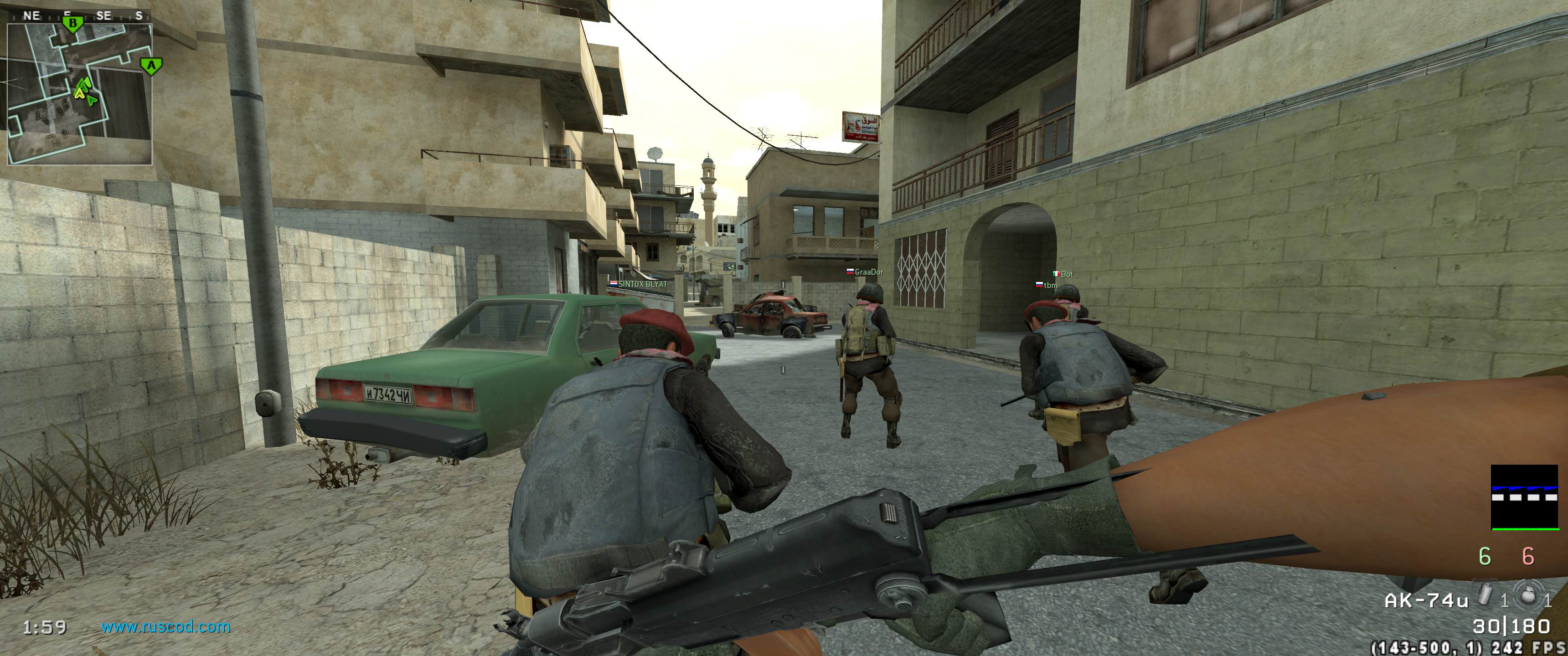Visit the www.ruscod.com link

165,627
